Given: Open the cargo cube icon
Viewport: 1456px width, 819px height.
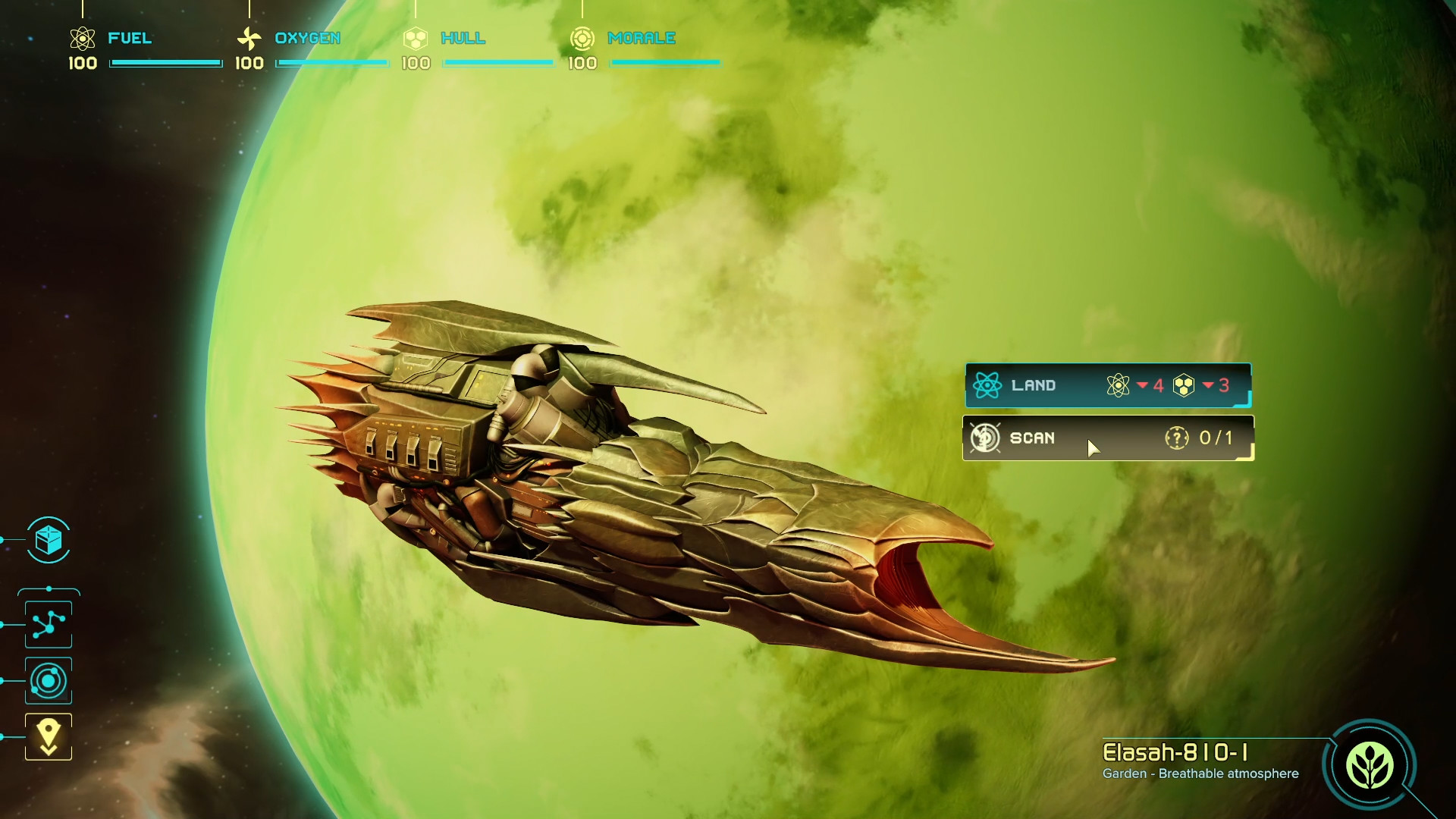Looking at the screenshot, I should point(49,541).
